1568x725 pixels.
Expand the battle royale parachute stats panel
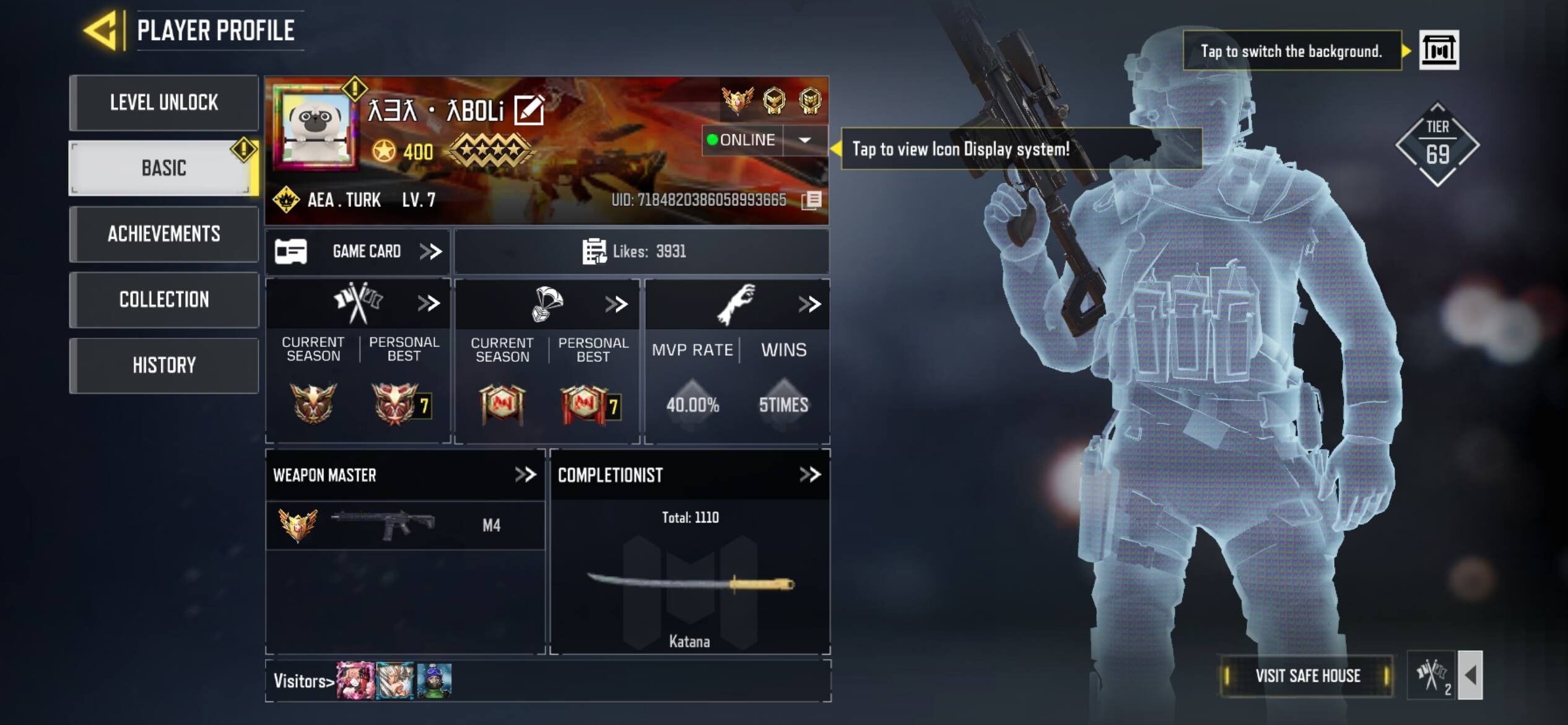[616, 304]
